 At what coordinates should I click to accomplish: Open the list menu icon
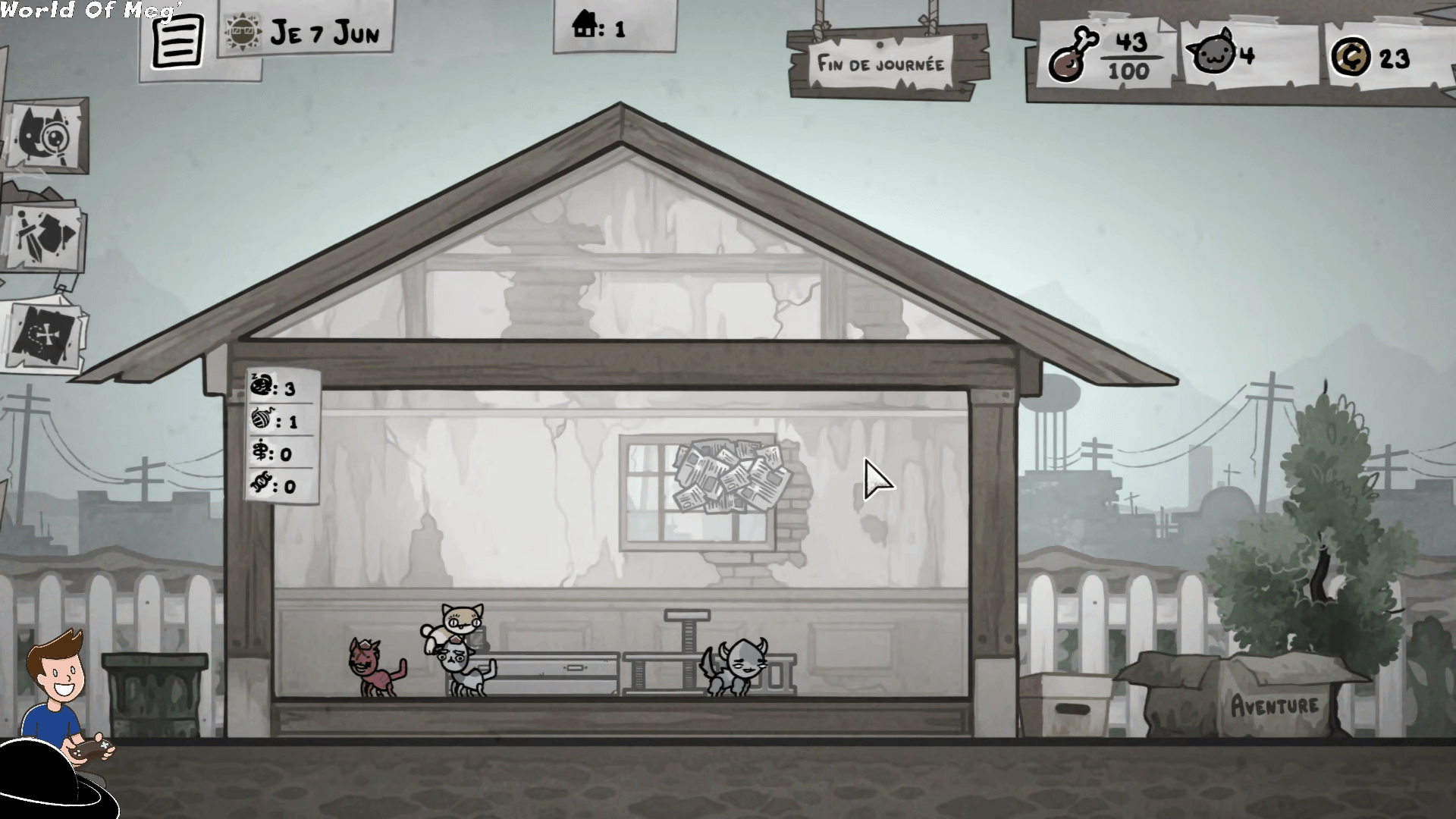(x=177, y=42)
